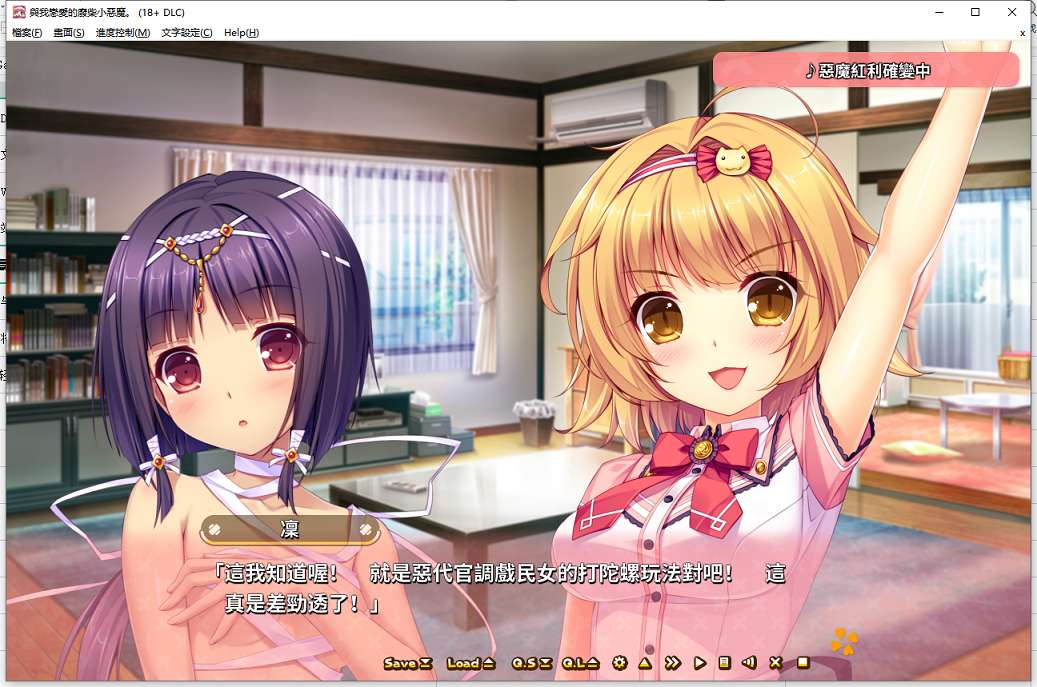Screen dimensions: 1037x687
Task: Quick load with the Q.L button
Action: pos(580,663)
